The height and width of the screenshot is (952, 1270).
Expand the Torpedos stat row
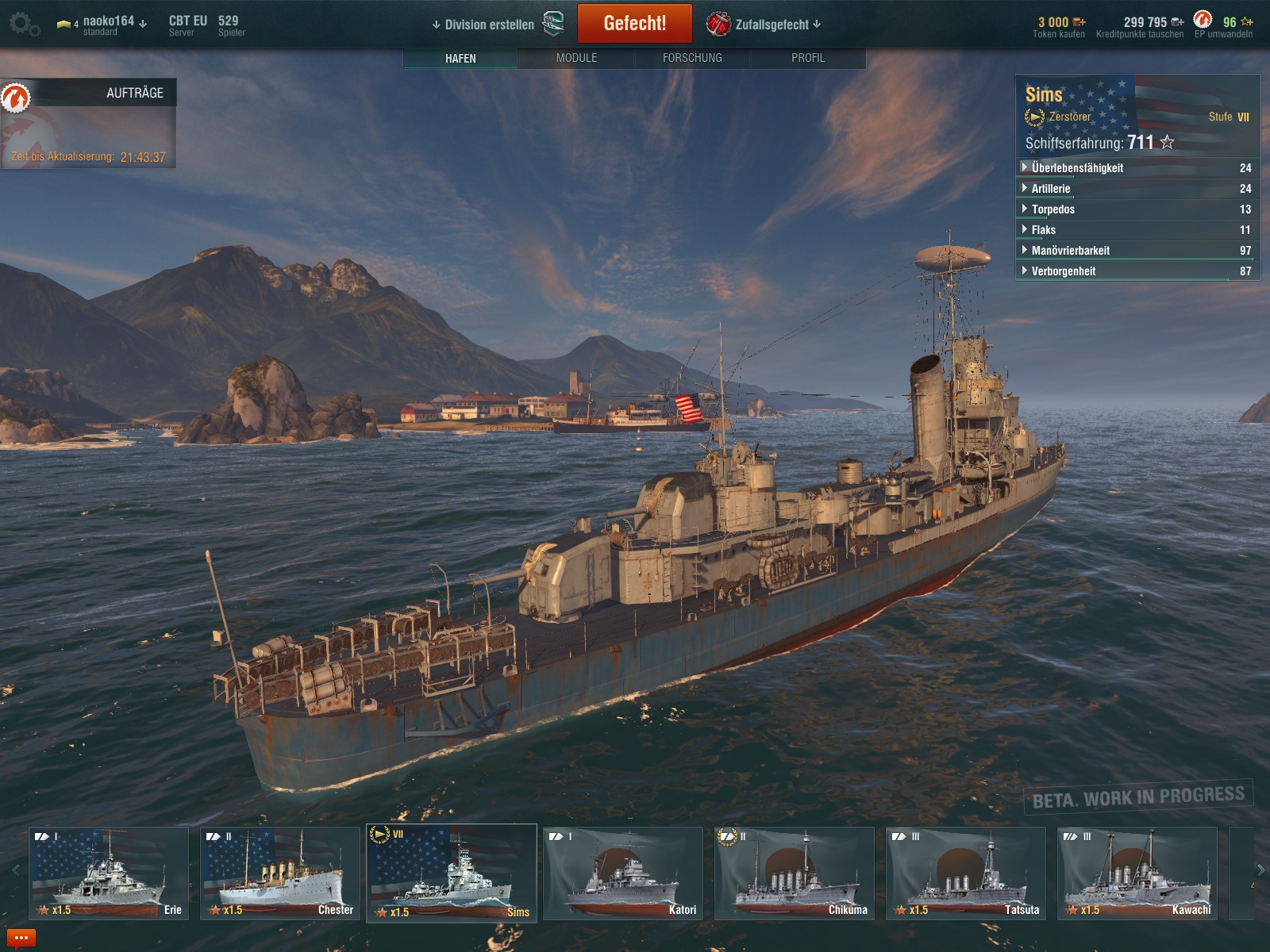click(x=1053, y=209)
